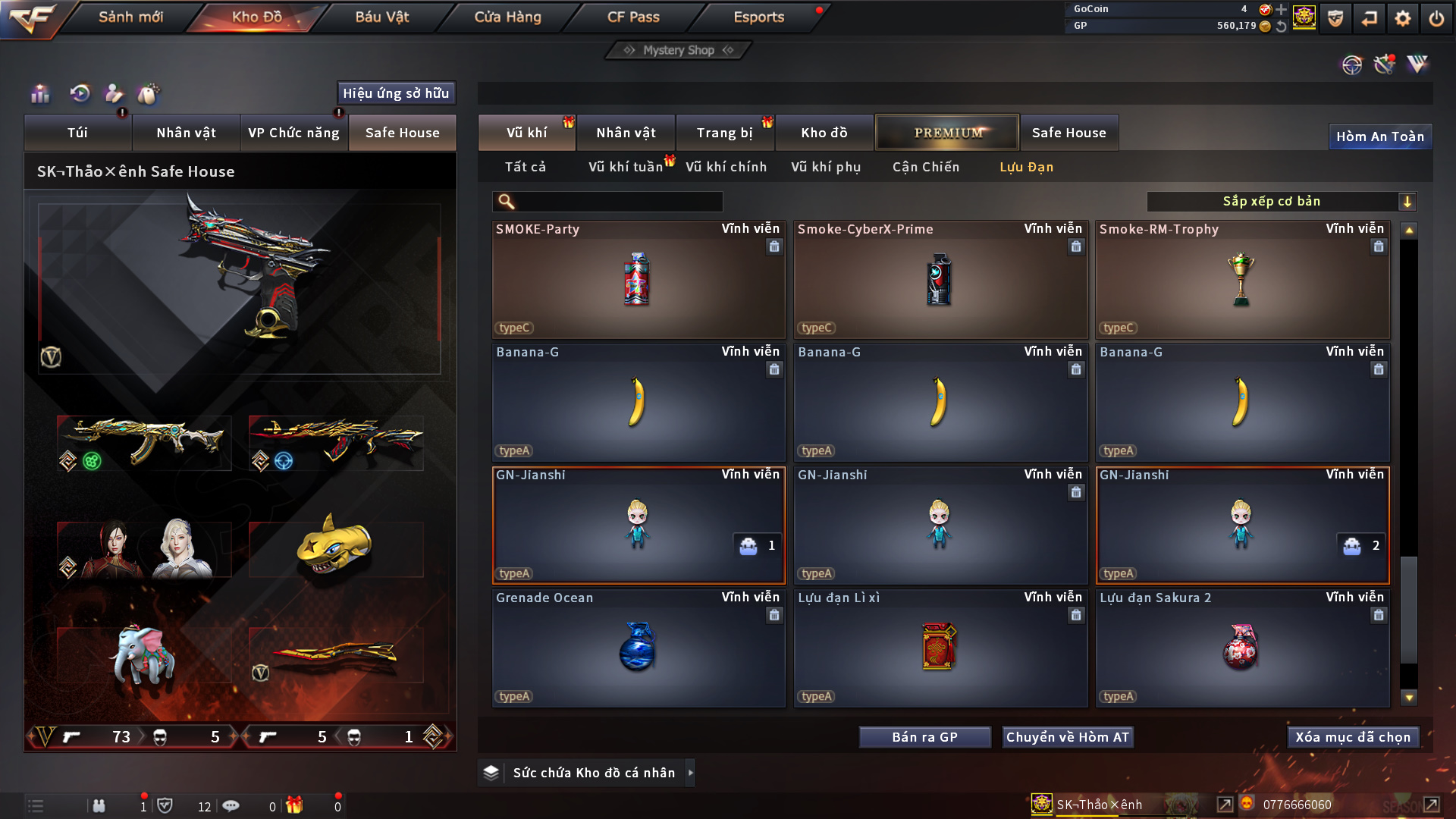This screenshot has height=819, width=1456.
Task: Open the Hòm An Toàn safe
Action: tap(1379, 136)
